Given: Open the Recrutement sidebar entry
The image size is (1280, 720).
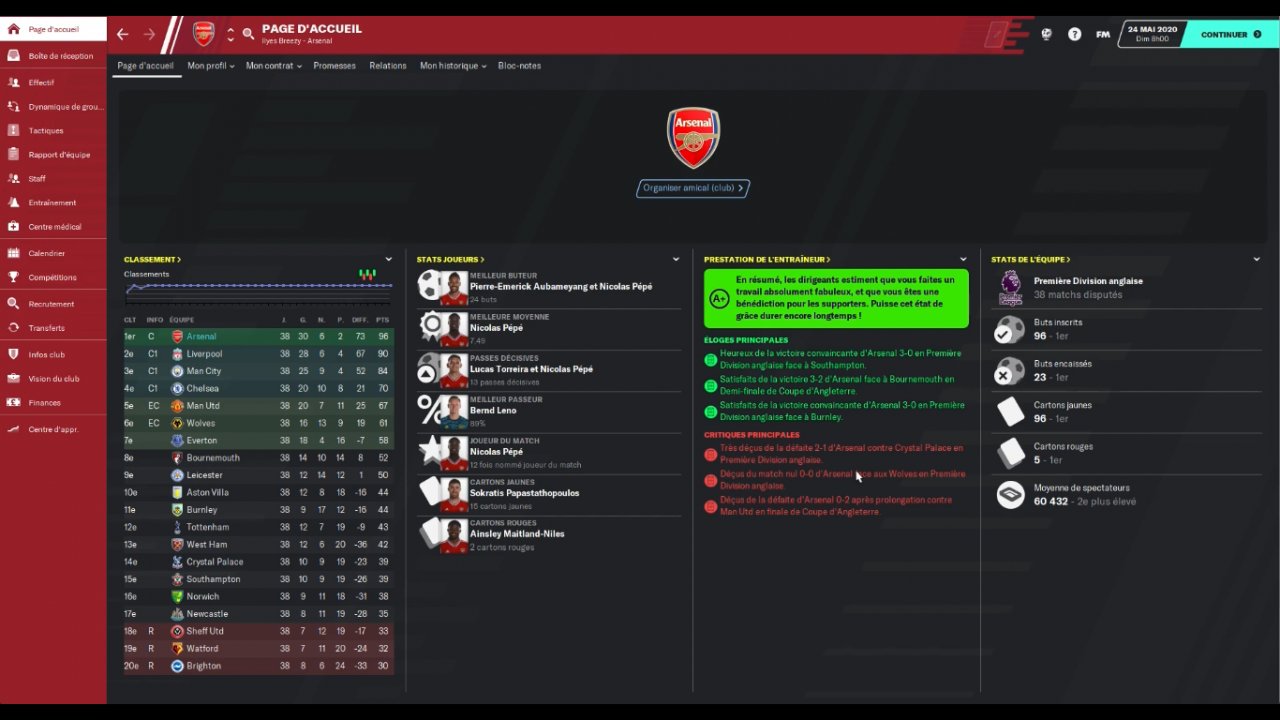Looking at the screenshot, I should pyautogui.click(x=51, y=304).
